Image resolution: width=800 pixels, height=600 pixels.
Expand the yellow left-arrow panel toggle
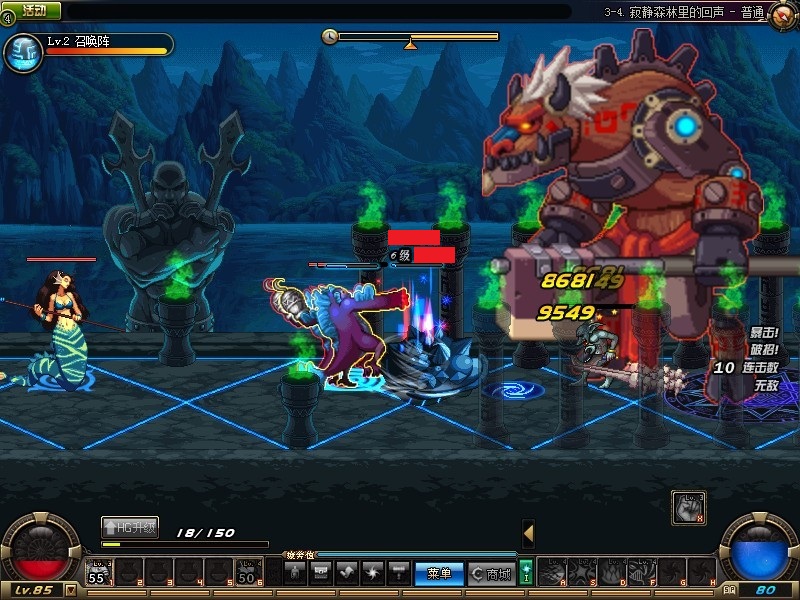click(x=528, y=533)
